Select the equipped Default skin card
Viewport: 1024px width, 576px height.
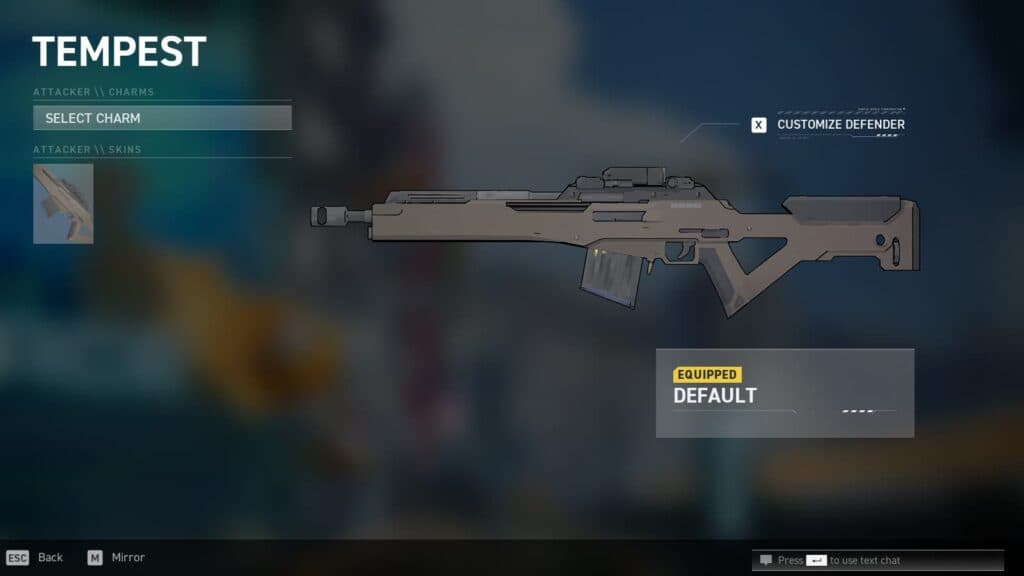[785, 392]
